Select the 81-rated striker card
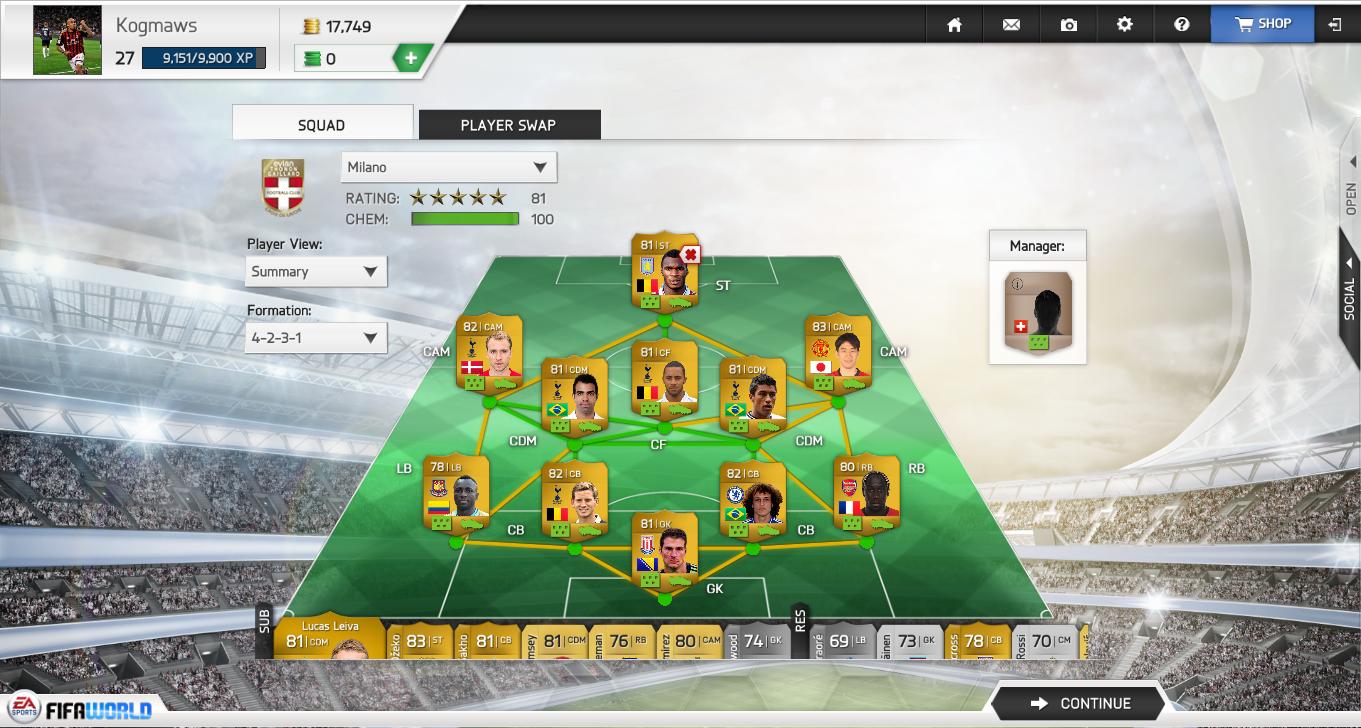Screen dimensions: 1361x728 (x=665, y=272)
